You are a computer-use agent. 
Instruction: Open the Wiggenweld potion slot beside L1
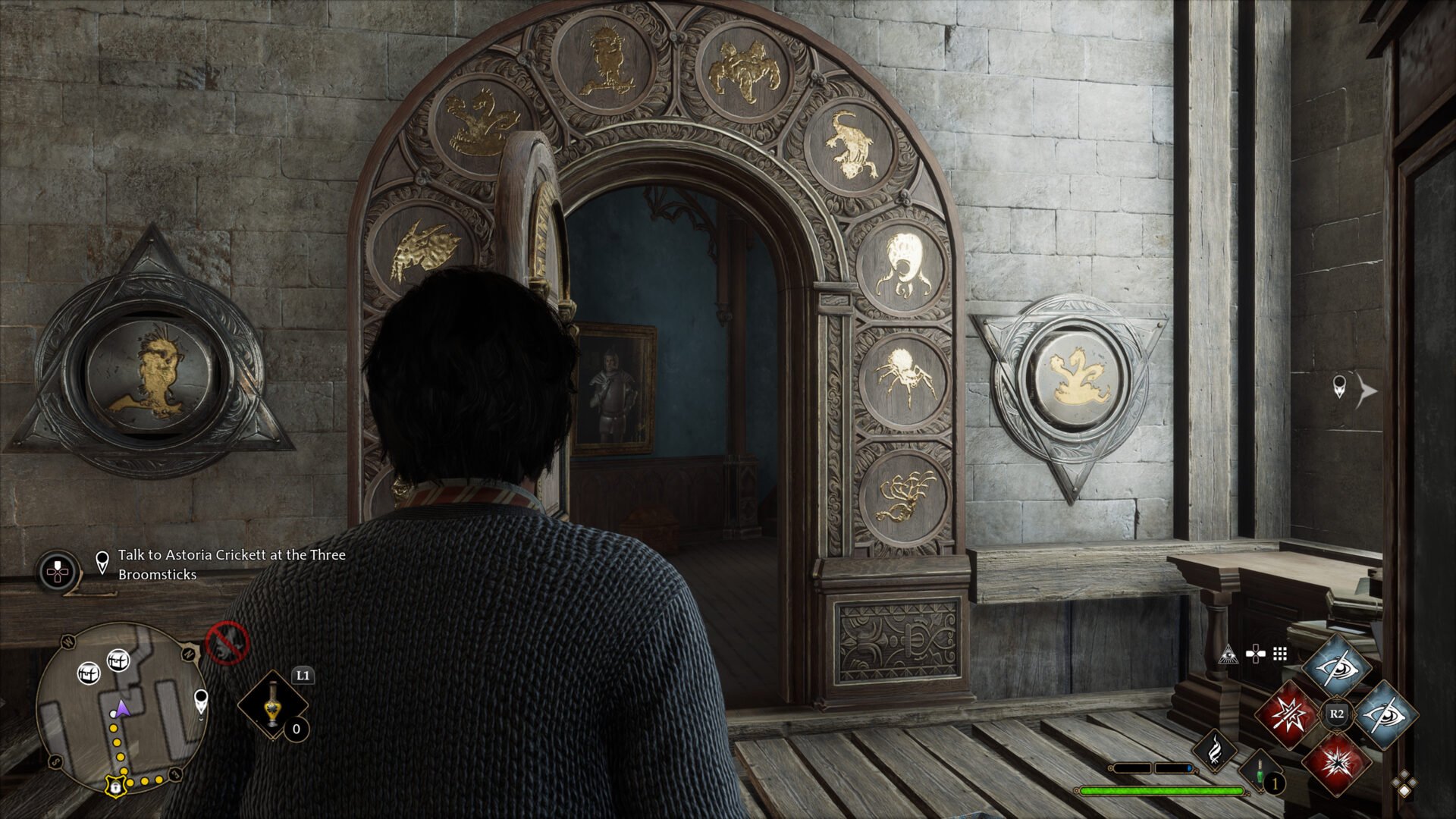pyautogui.click(x=271, y=705)
